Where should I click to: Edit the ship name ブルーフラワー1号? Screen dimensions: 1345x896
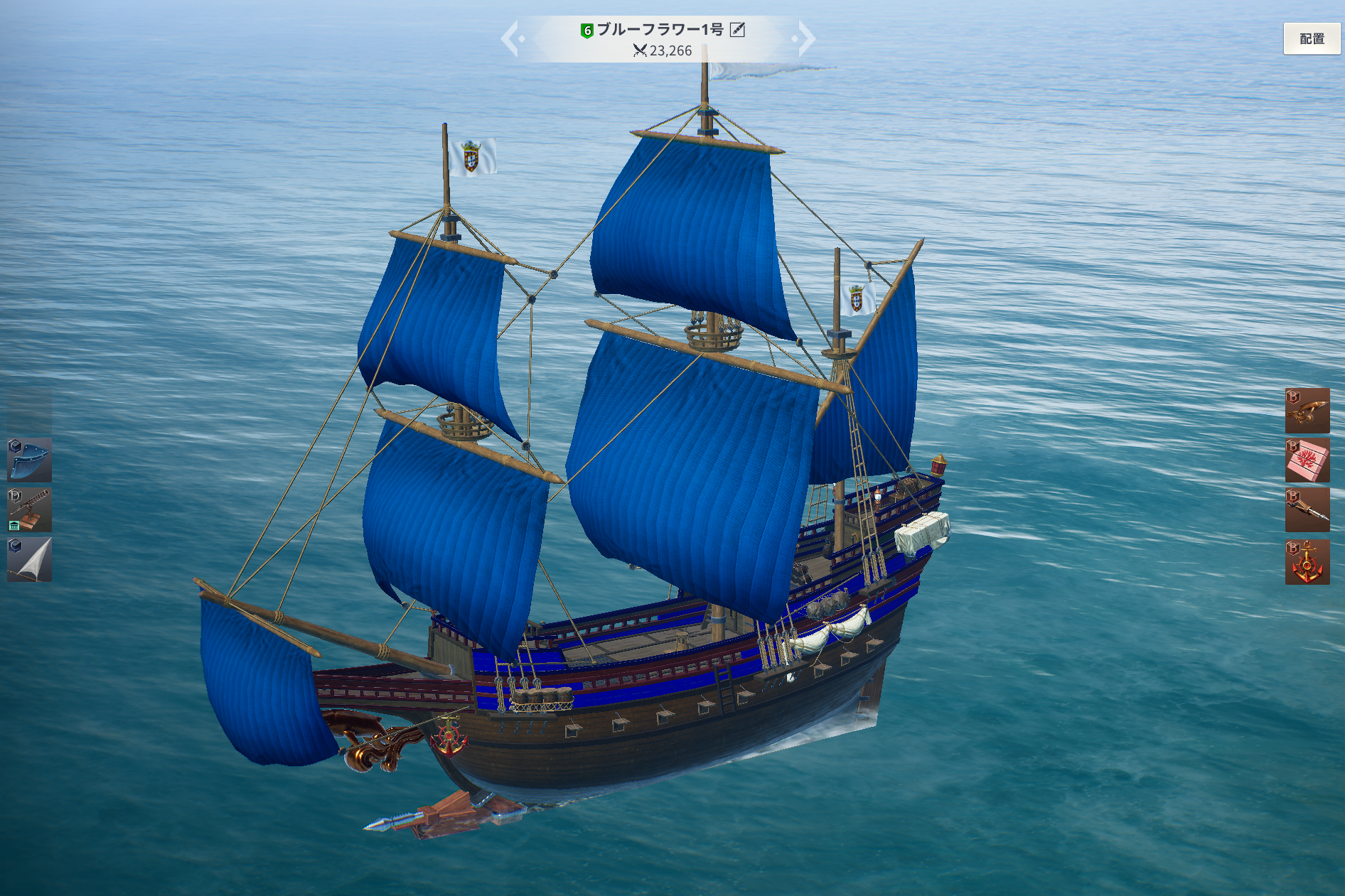coord(737,30)
